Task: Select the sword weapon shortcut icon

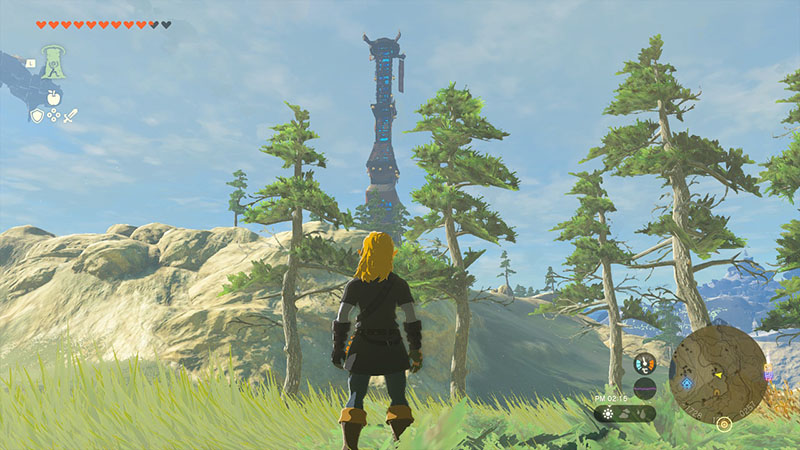Action: tap(71, 116)
